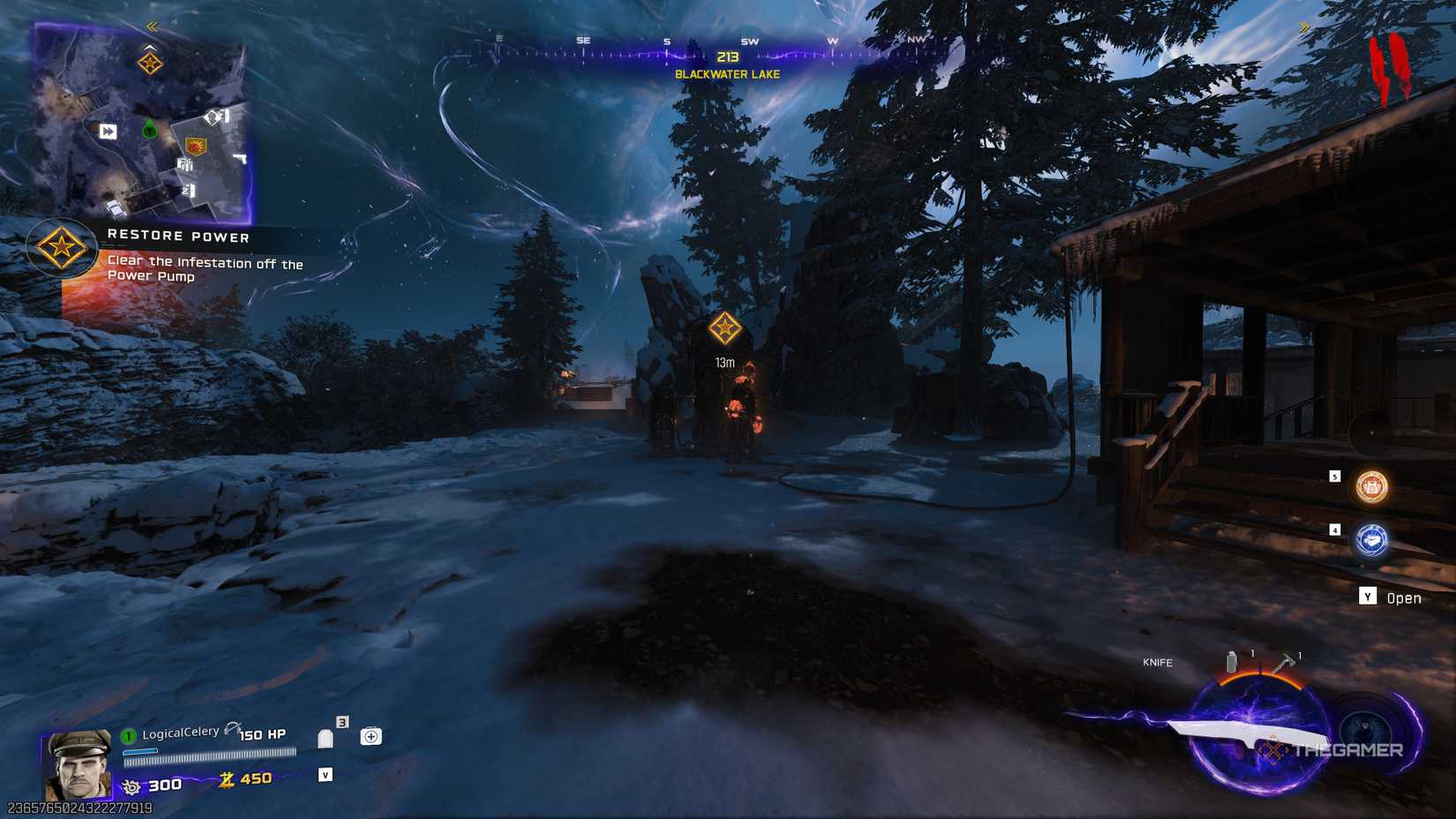Select the salvage gear icon showing 300

131,784
